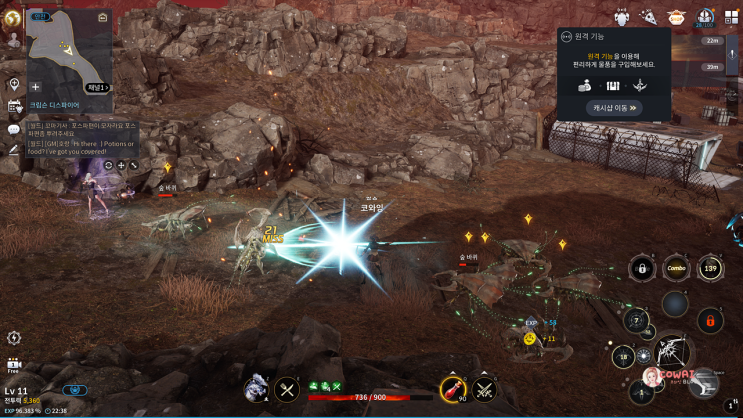The image size is (743, 418).
Task: Zoom in the minimap with plus button
Action: (x=36, y=87)
